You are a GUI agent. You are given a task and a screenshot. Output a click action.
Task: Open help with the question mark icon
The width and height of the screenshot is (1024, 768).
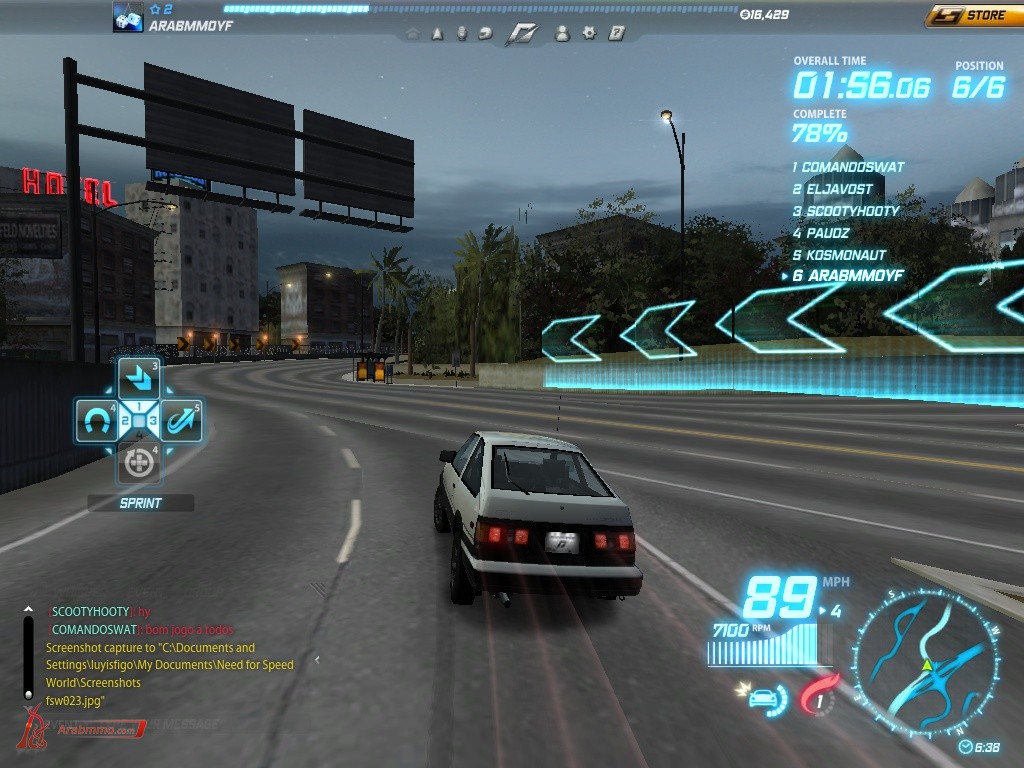pos(616,33)
